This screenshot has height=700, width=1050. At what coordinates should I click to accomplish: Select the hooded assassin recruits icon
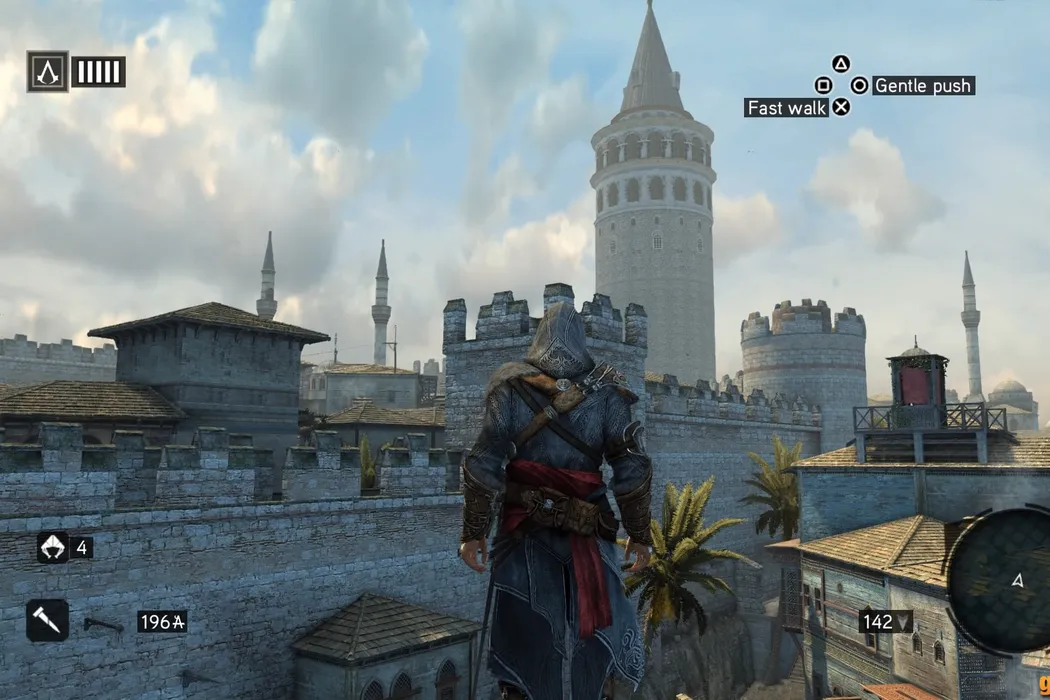pyautogui.click(x=52, y=547)
